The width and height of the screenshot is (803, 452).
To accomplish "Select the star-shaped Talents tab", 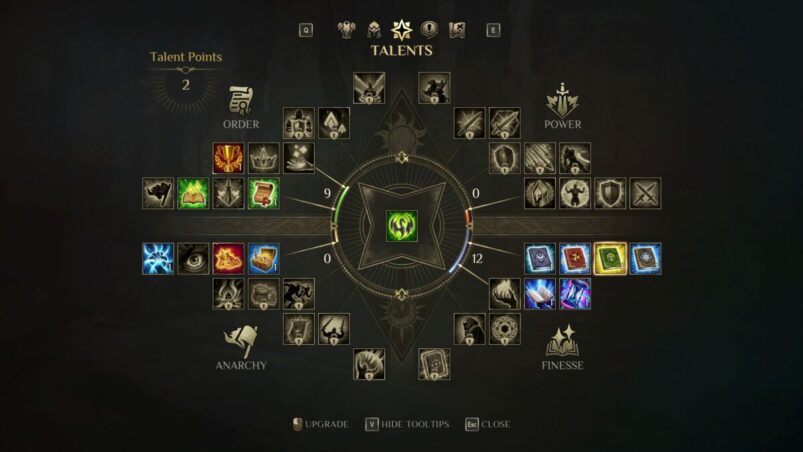I will (x=402, y=29).
